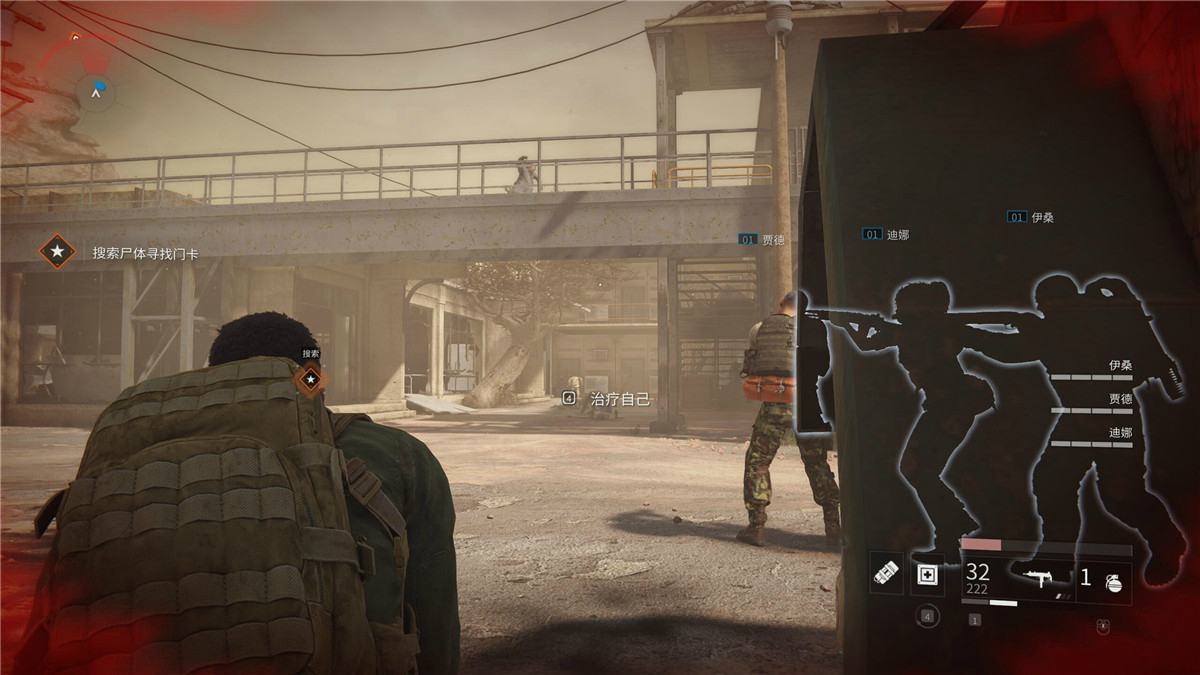Select the objective star icon beside 搜索尸体寻找门卡
The width and height of the screenshot is (1200, 675).
58,252
